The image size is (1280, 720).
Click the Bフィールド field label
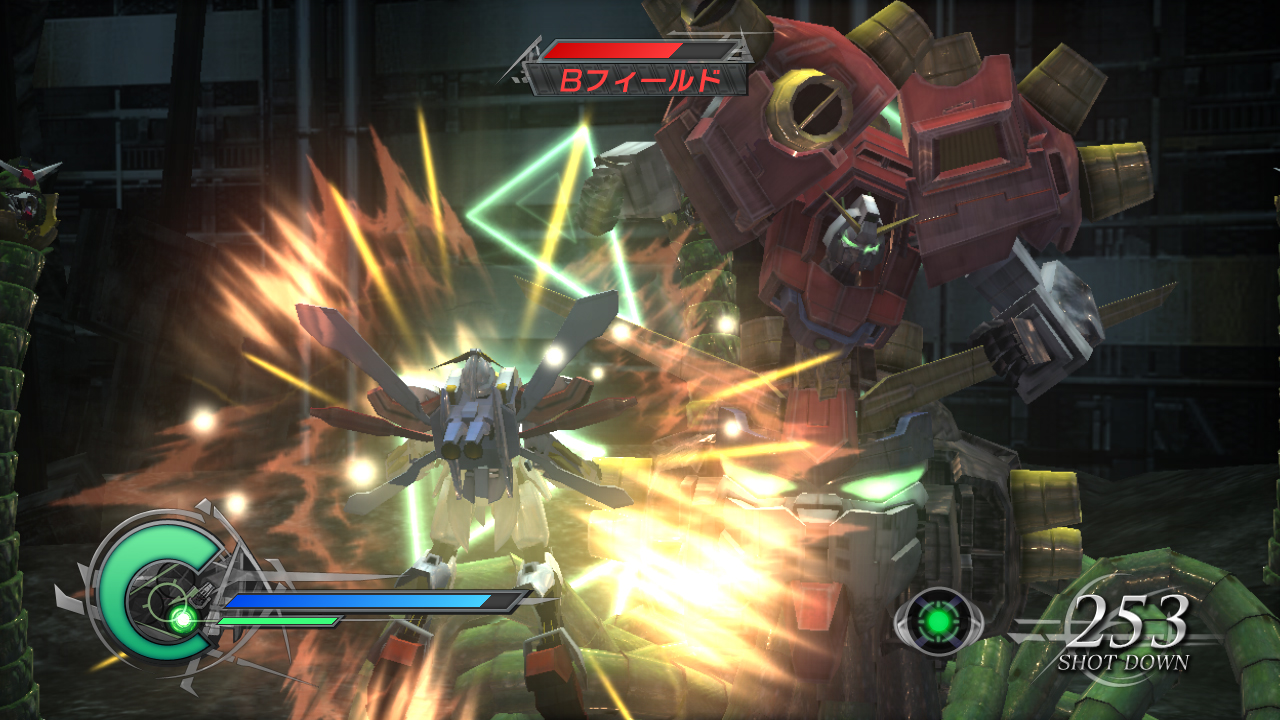[x=637, y=80]
